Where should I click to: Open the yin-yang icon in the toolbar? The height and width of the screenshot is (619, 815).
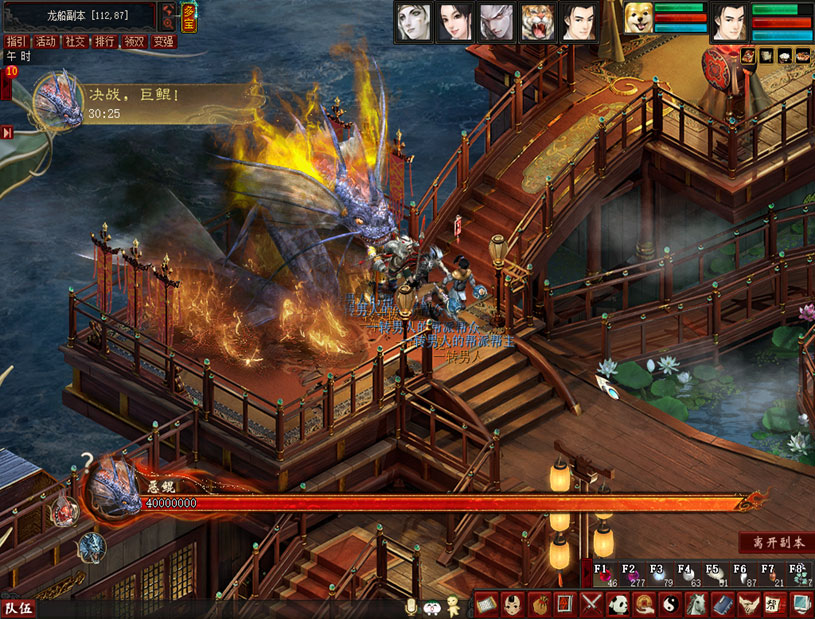tap(669, 604)
